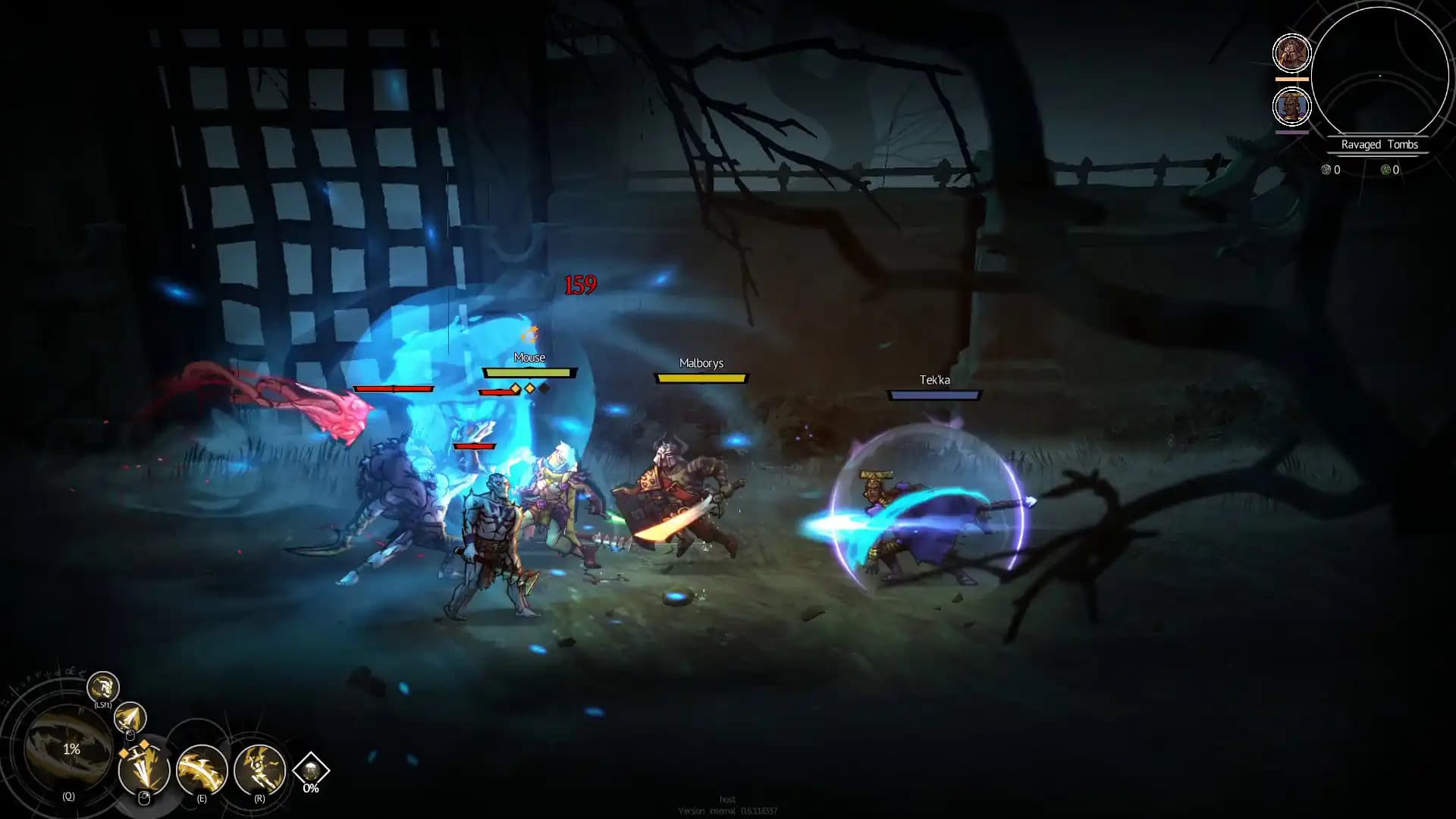Viewport: 1456px width, 819px height.
Task: Click the green skull trophy counter icon
Action: (x=1385, y=170)
